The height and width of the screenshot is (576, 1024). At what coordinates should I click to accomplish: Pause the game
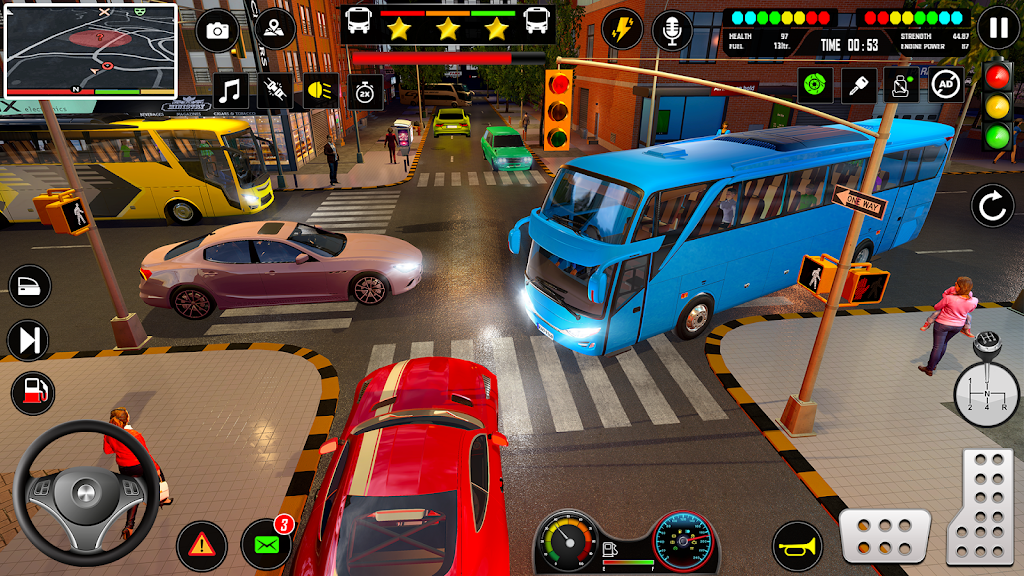click(998, 28)
